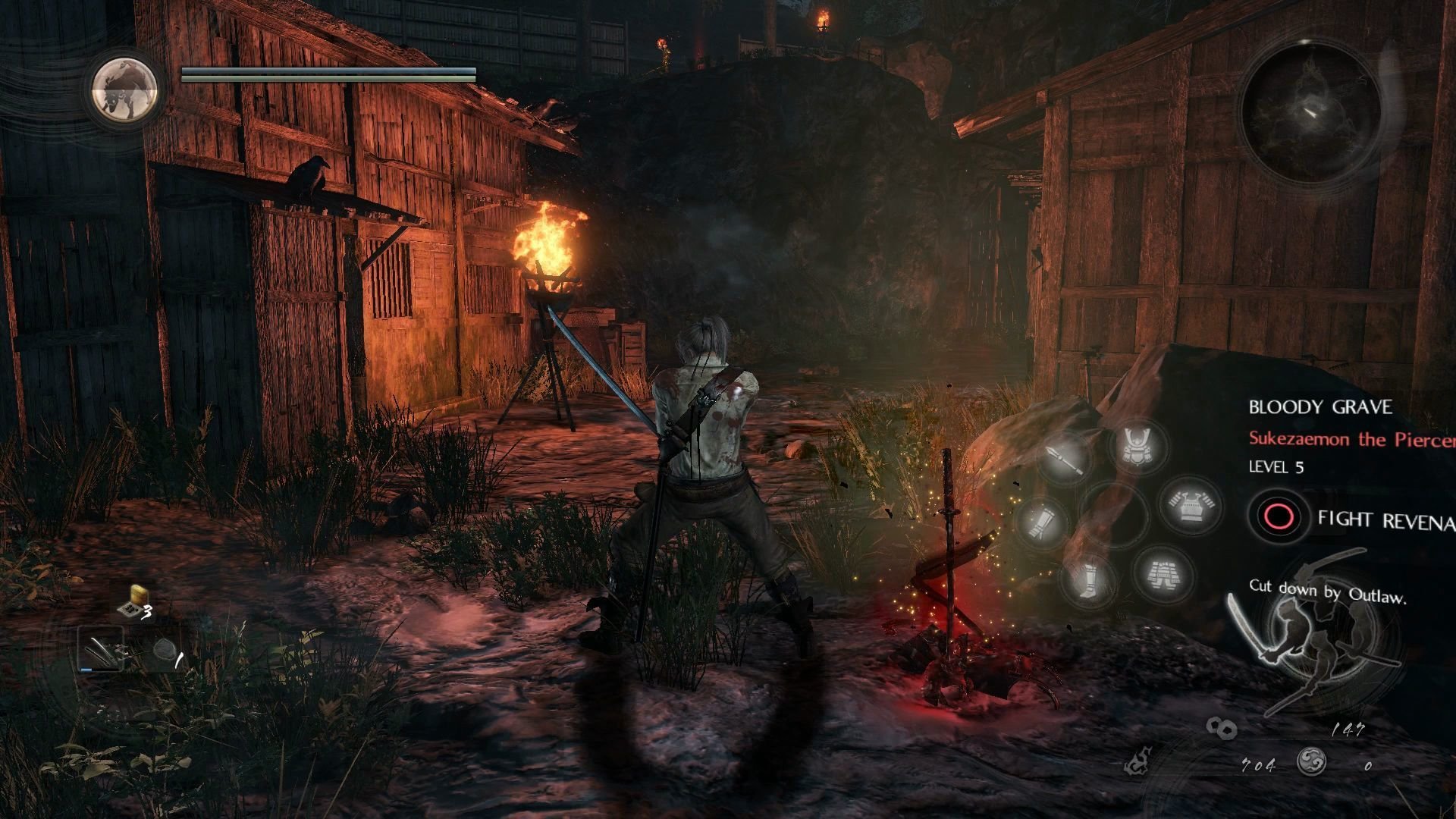Click the Sukezaemon the Piercer name
This screenshot has width=1456, height=819.
click(x=1351, y=439)
